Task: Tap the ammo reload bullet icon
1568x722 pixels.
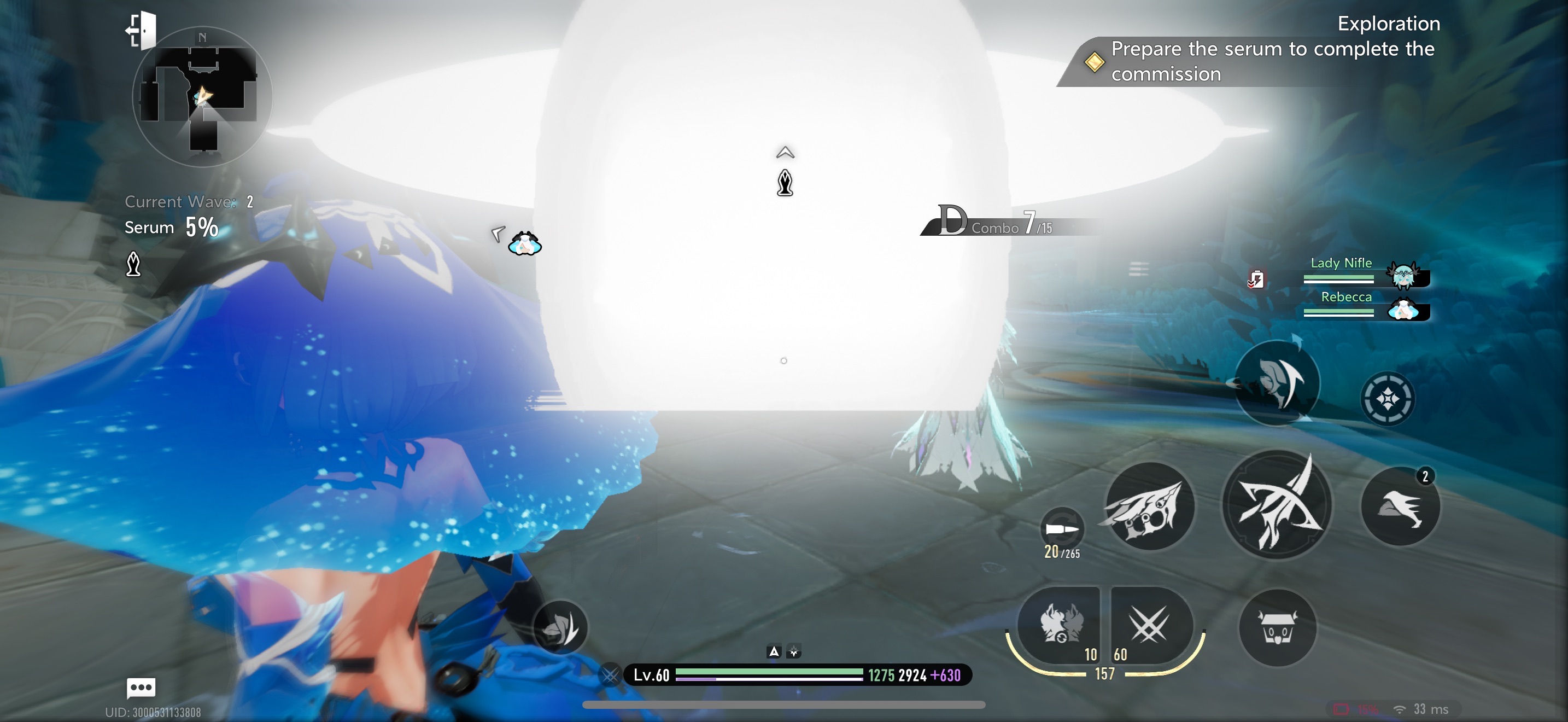Action: (1062, 528)
